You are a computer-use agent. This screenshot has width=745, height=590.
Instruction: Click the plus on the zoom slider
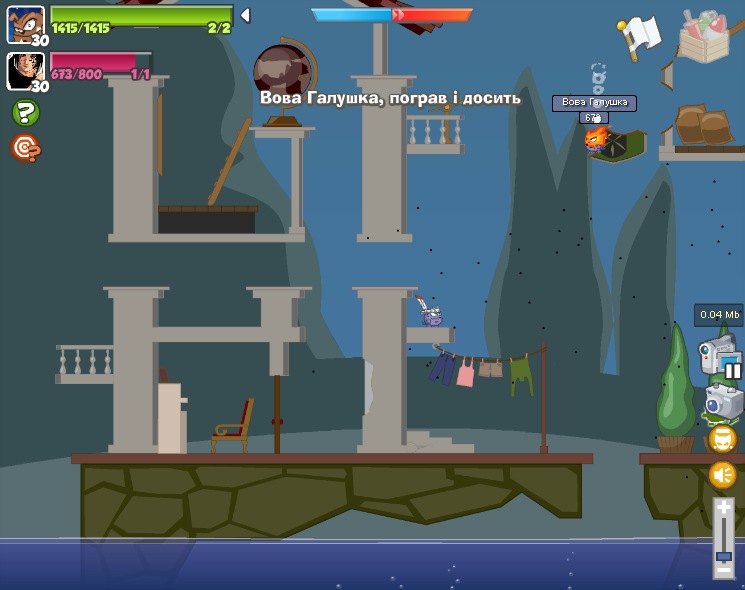(723, 508)
